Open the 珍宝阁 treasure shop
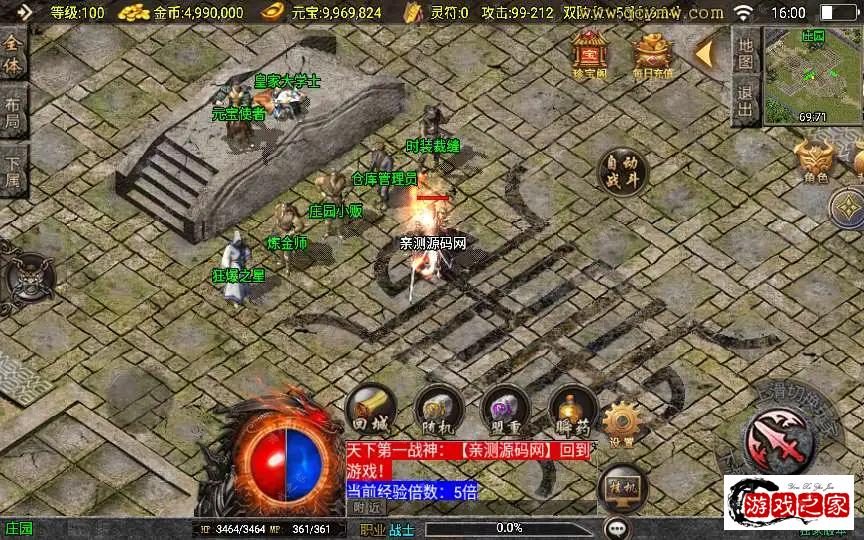The image size is (864, 540). pos(589,52)
